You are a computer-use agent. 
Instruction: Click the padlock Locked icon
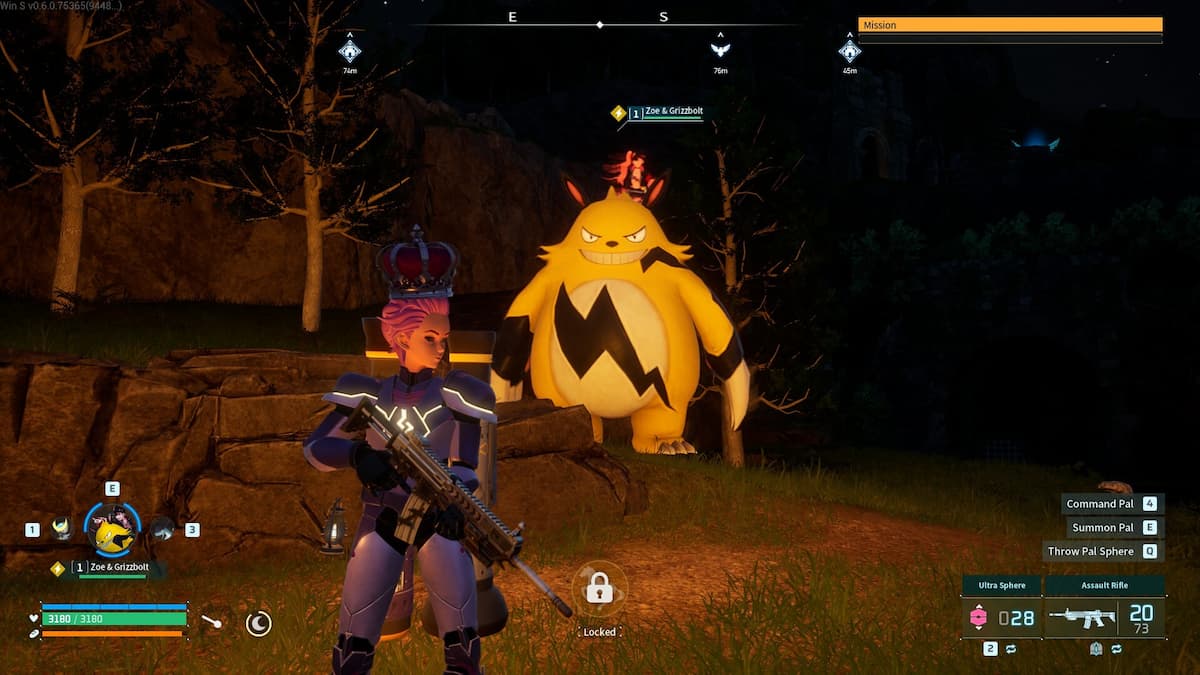599,588
